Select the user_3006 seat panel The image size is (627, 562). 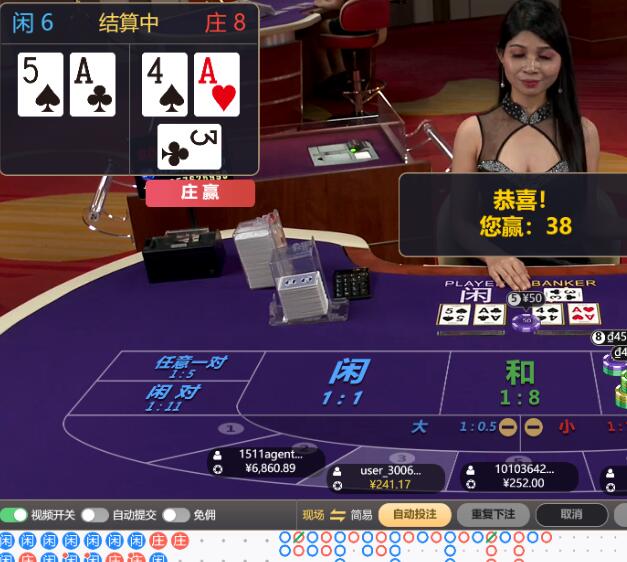(x=386, y=478)
